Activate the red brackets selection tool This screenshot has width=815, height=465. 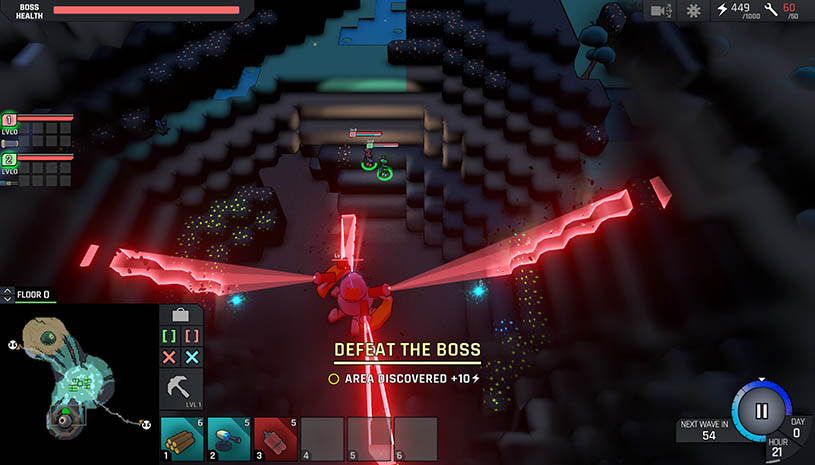193,337
